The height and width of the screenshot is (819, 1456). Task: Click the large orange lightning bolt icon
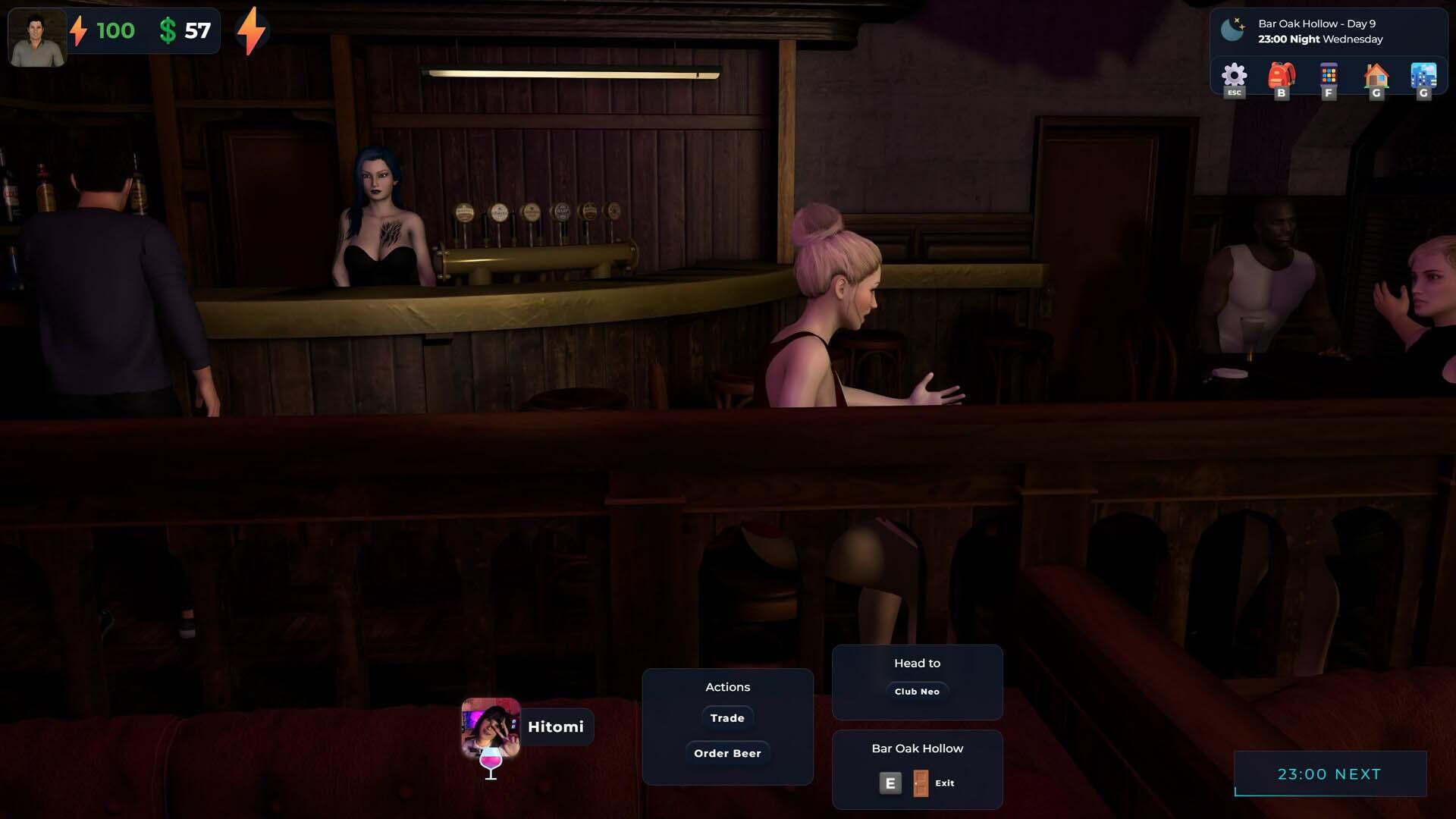pyautogui.click(x=252, y=31)
